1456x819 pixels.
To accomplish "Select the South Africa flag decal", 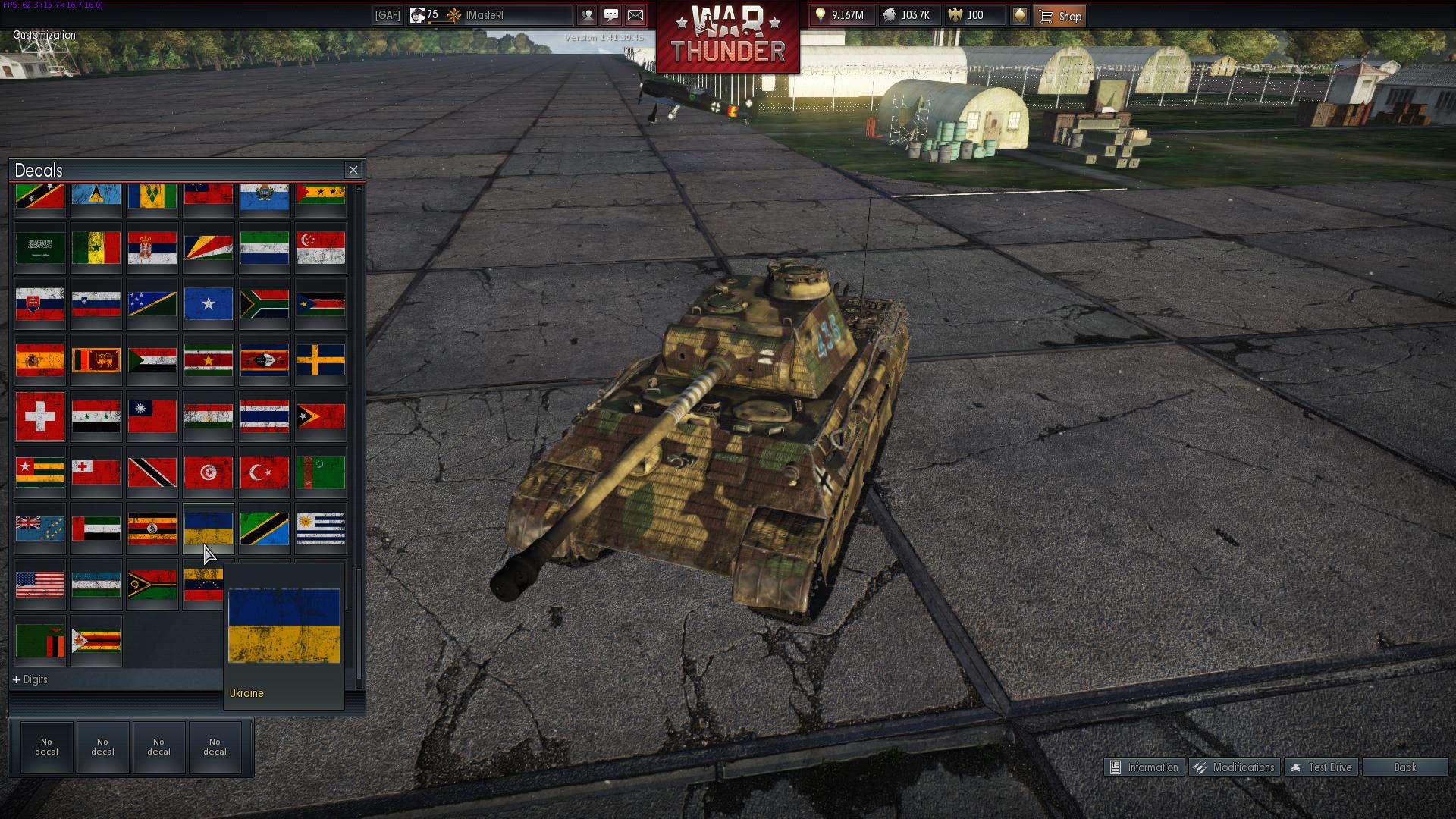I will click(265, 303).
